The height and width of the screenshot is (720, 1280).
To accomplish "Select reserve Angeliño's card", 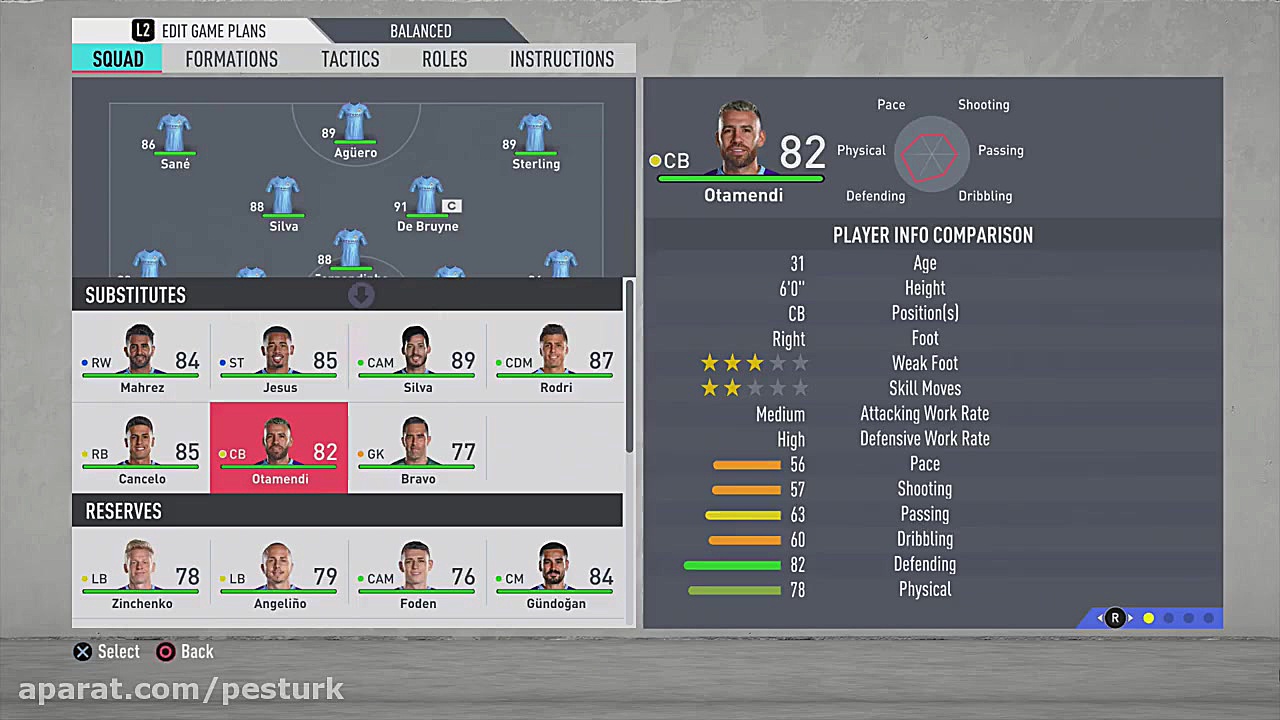I will (279, 575).
